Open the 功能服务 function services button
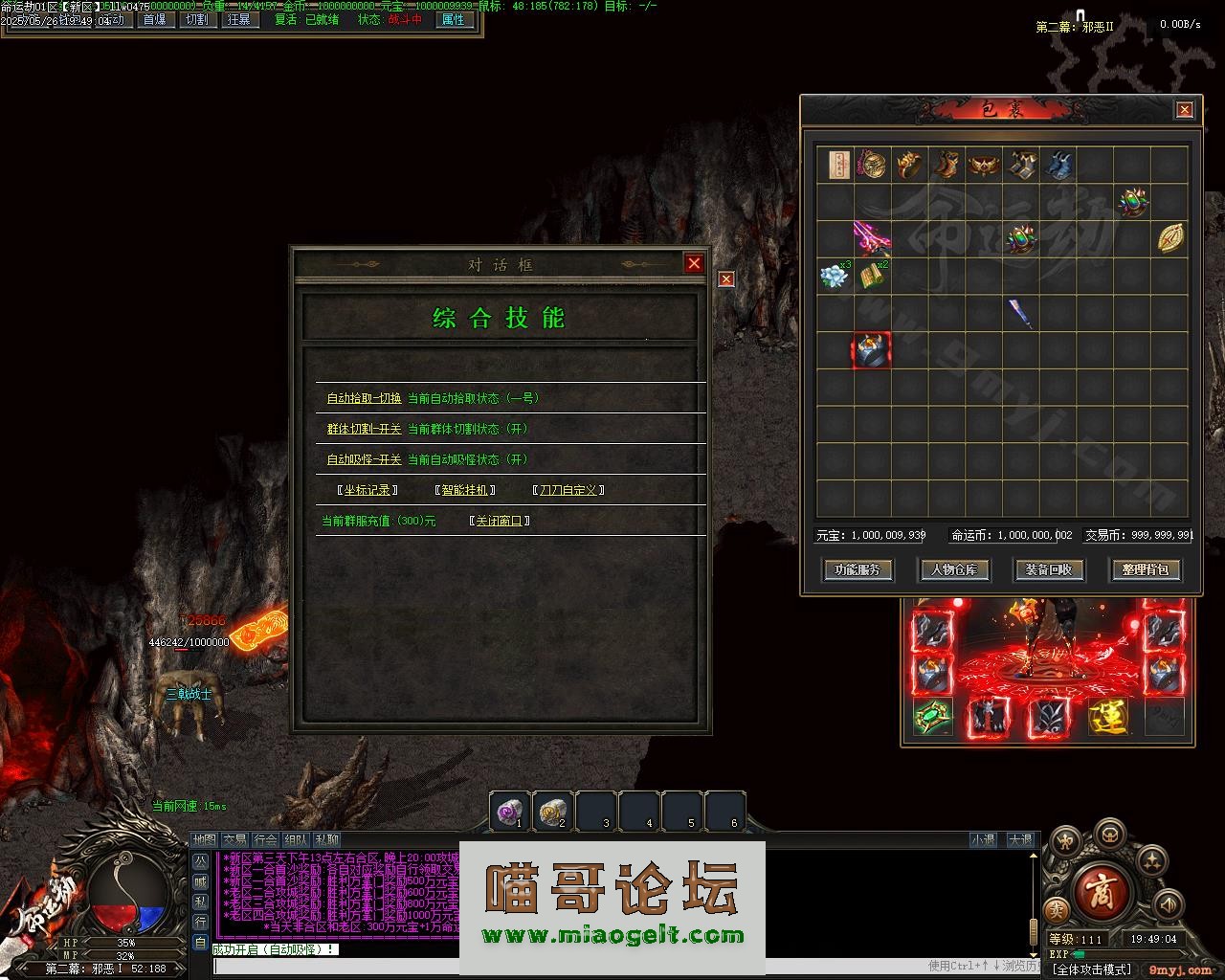This screenshot has width=1225, height=980. tap(857, 569)
